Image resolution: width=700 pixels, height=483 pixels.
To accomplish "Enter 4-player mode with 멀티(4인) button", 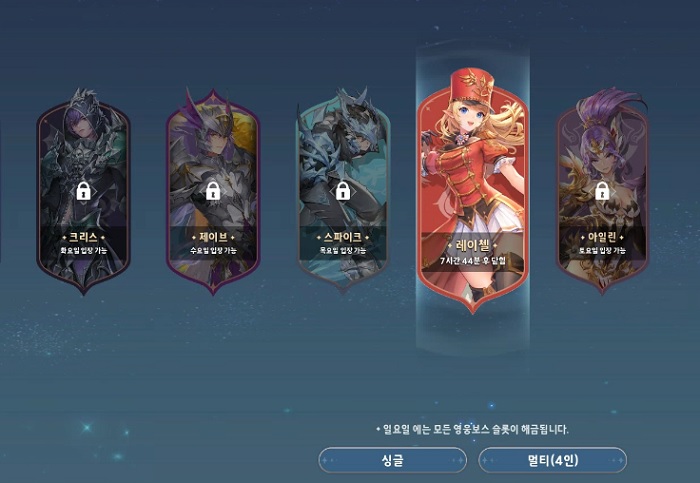I will [x=553, y=460].
